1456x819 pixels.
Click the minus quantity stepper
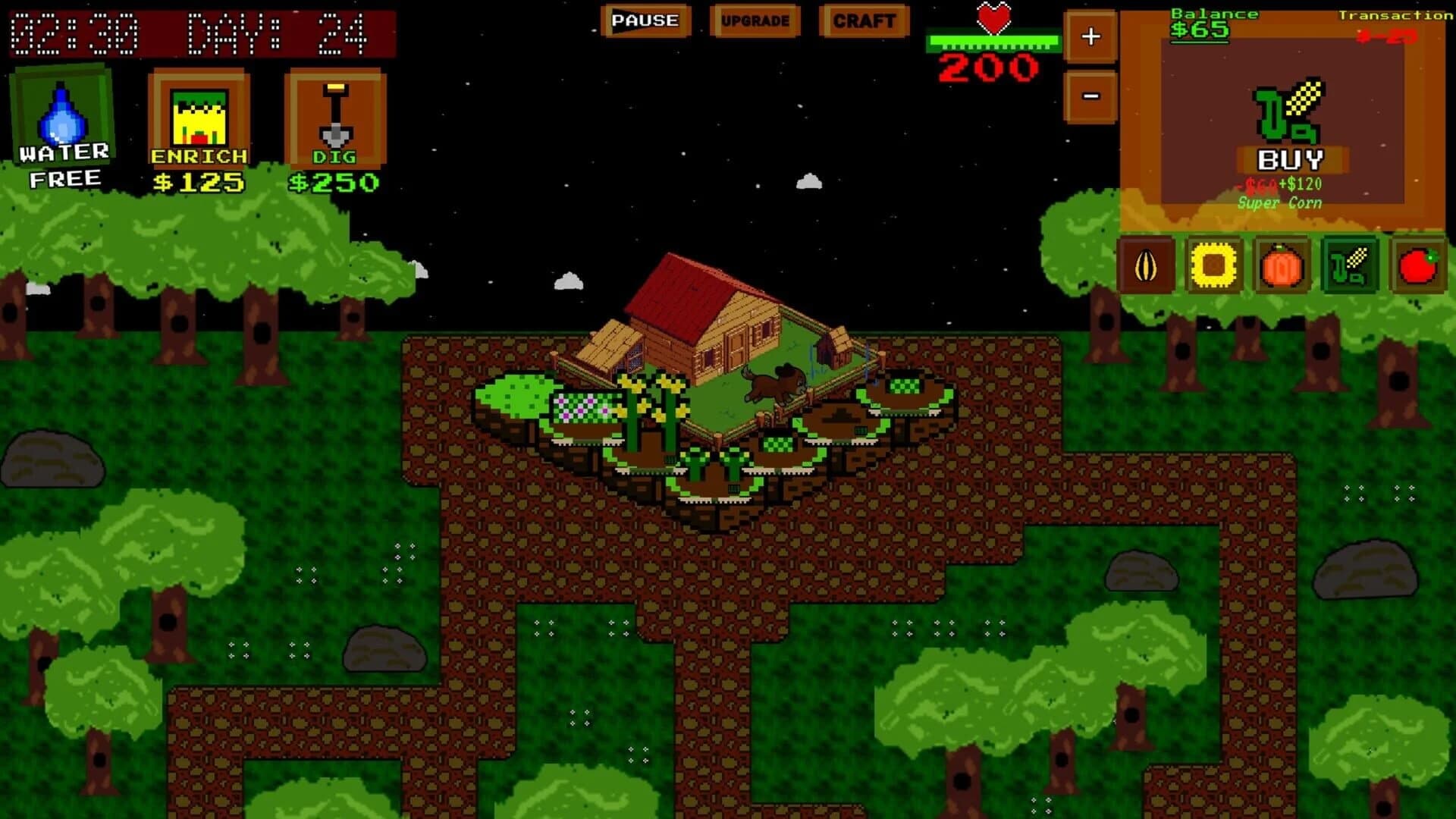tap(1090, 94)
